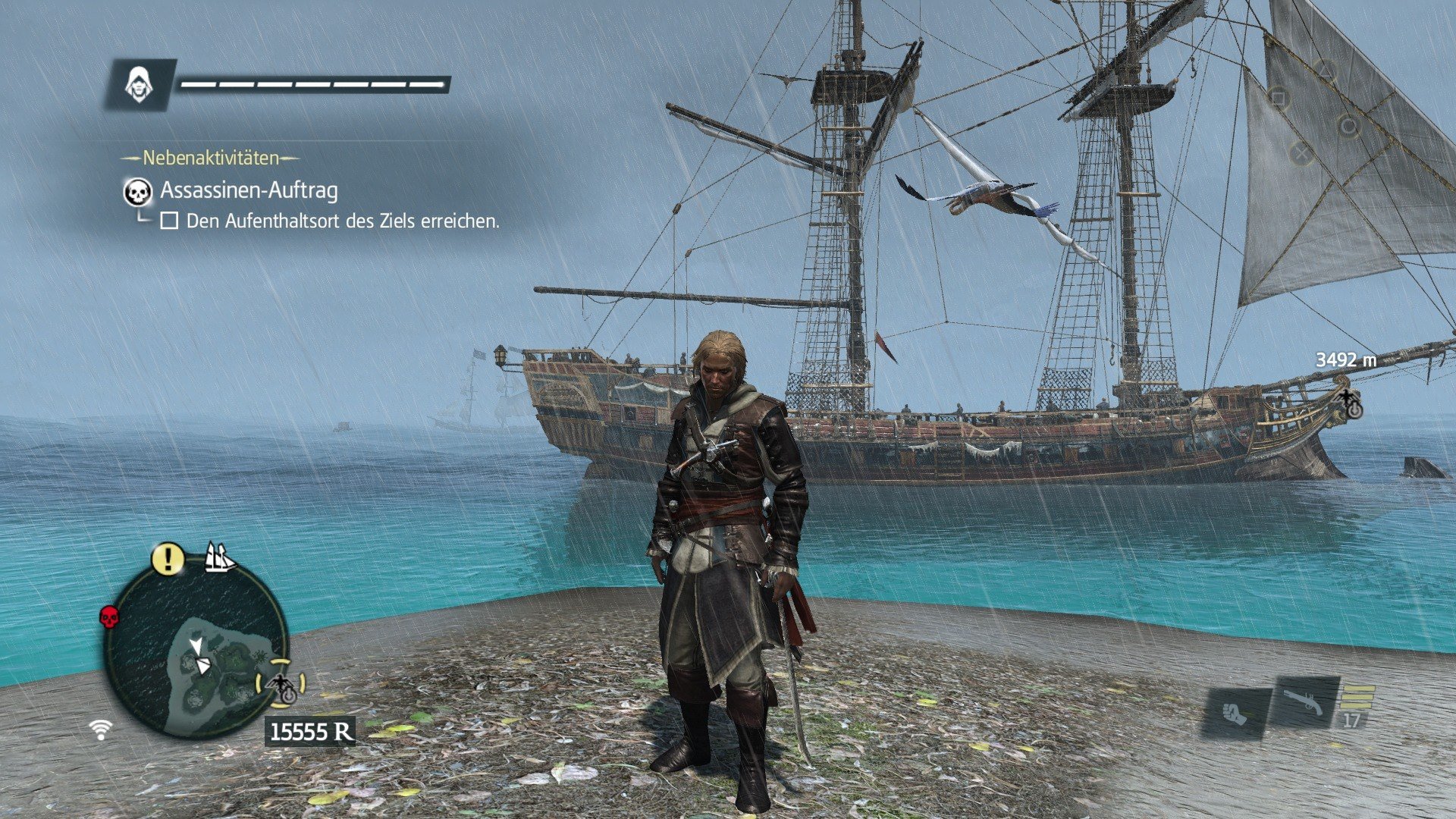The height and width of the screenshot is (819, 1456).
Task: Click the red skull marker beside the minimap
Action: pos(109,617)
